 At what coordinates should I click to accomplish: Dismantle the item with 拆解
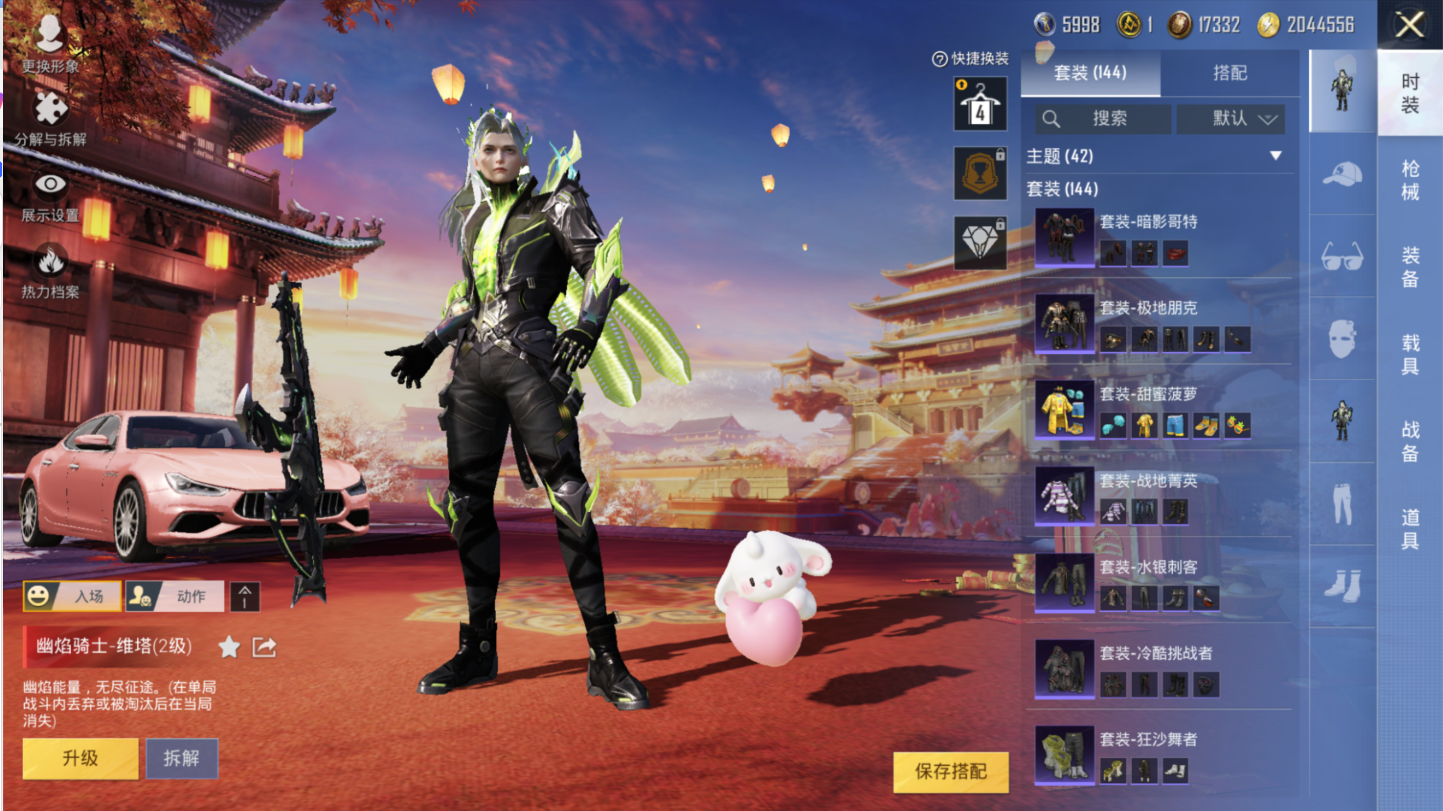(182, 758)
